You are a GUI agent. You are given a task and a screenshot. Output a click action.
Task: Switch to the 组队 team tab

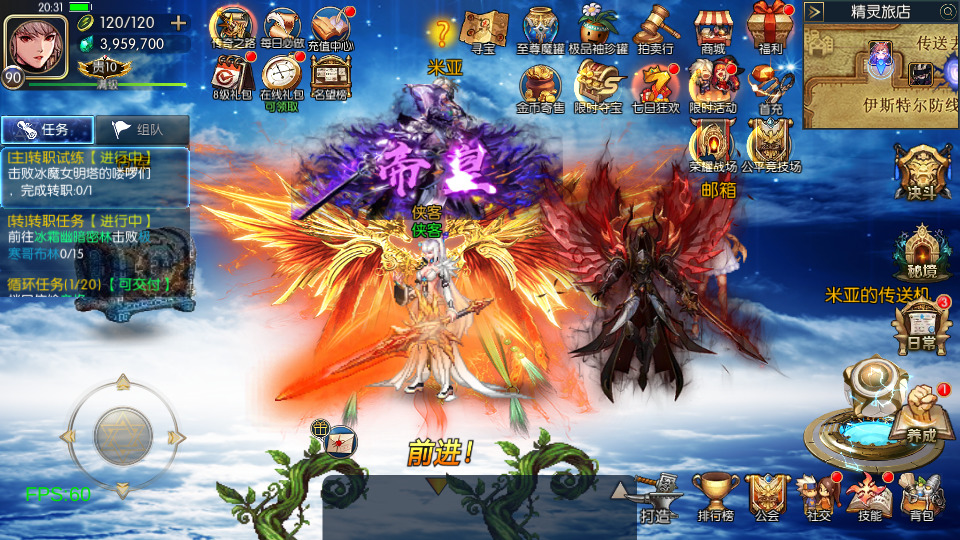click(x=138, y=130)
